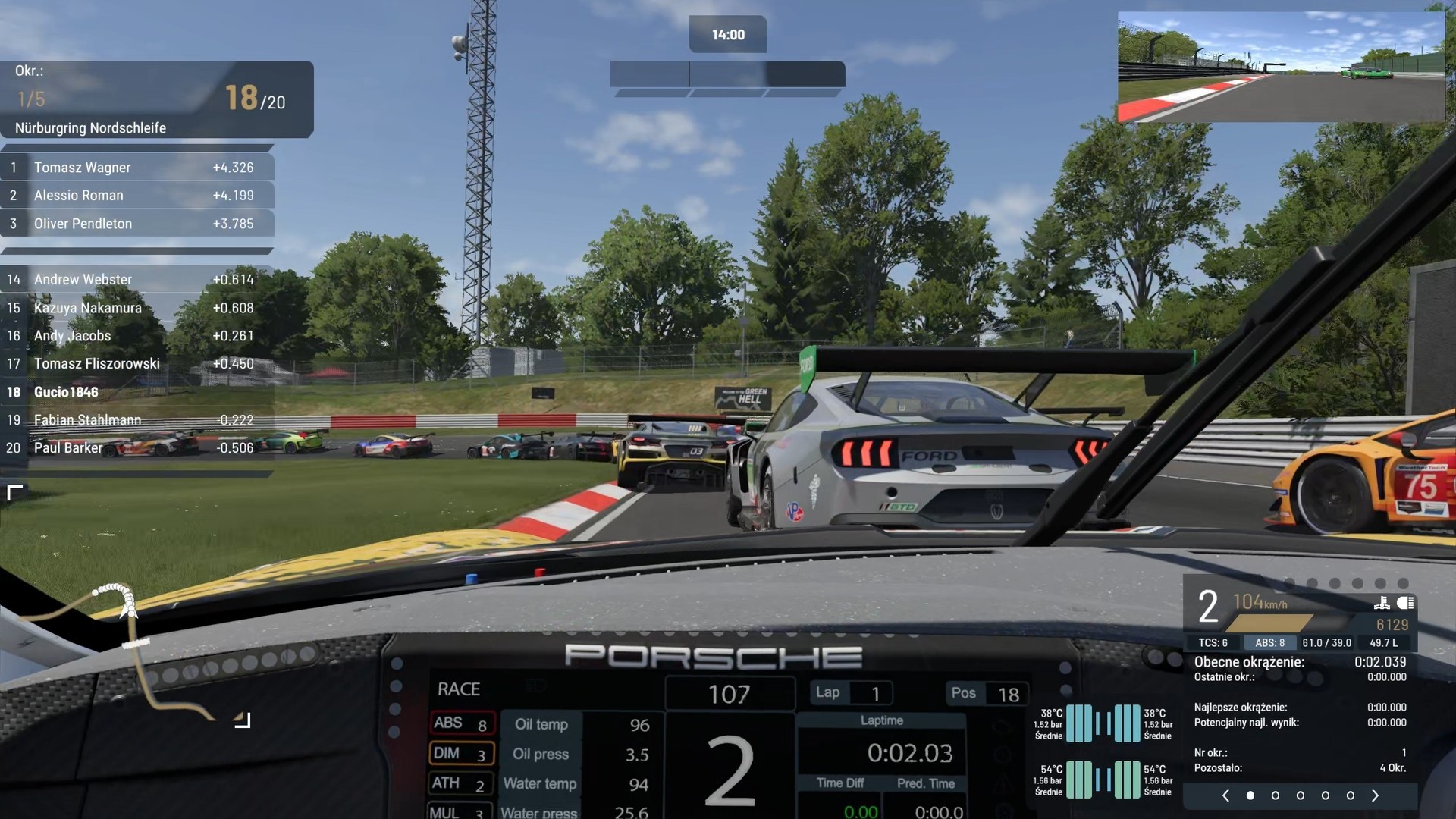
Task: Choose Oliver Pendleton in the leaderboard
Action: pos(136,224)
